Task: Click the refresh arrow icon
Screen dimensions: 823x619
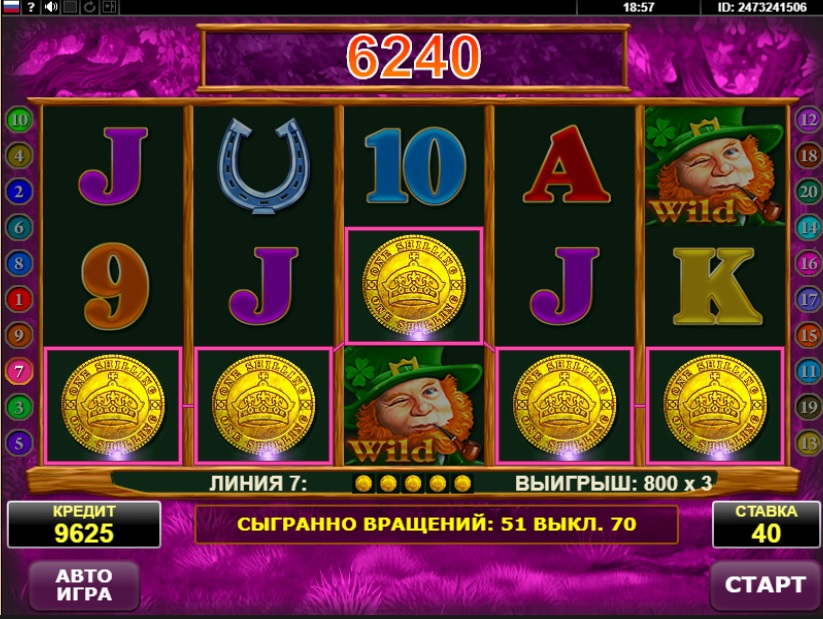Action: (90, 7)
